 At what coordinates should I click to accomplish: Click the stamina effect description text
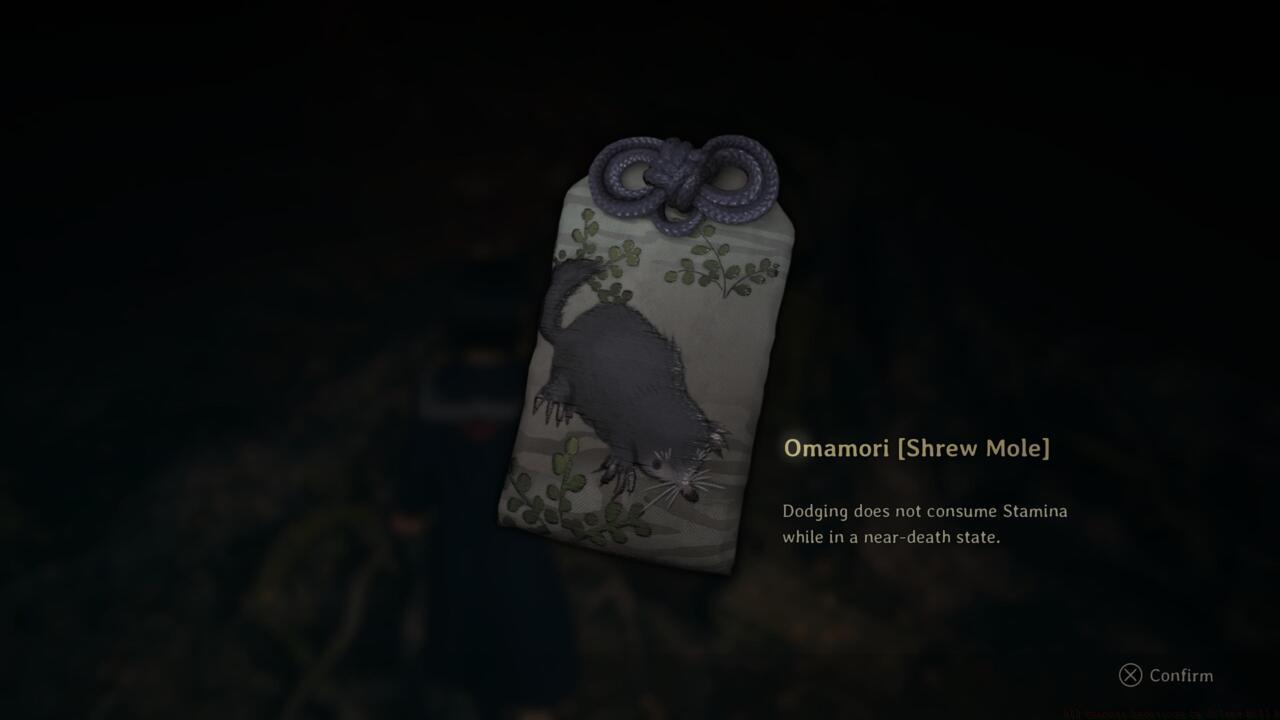925,511
